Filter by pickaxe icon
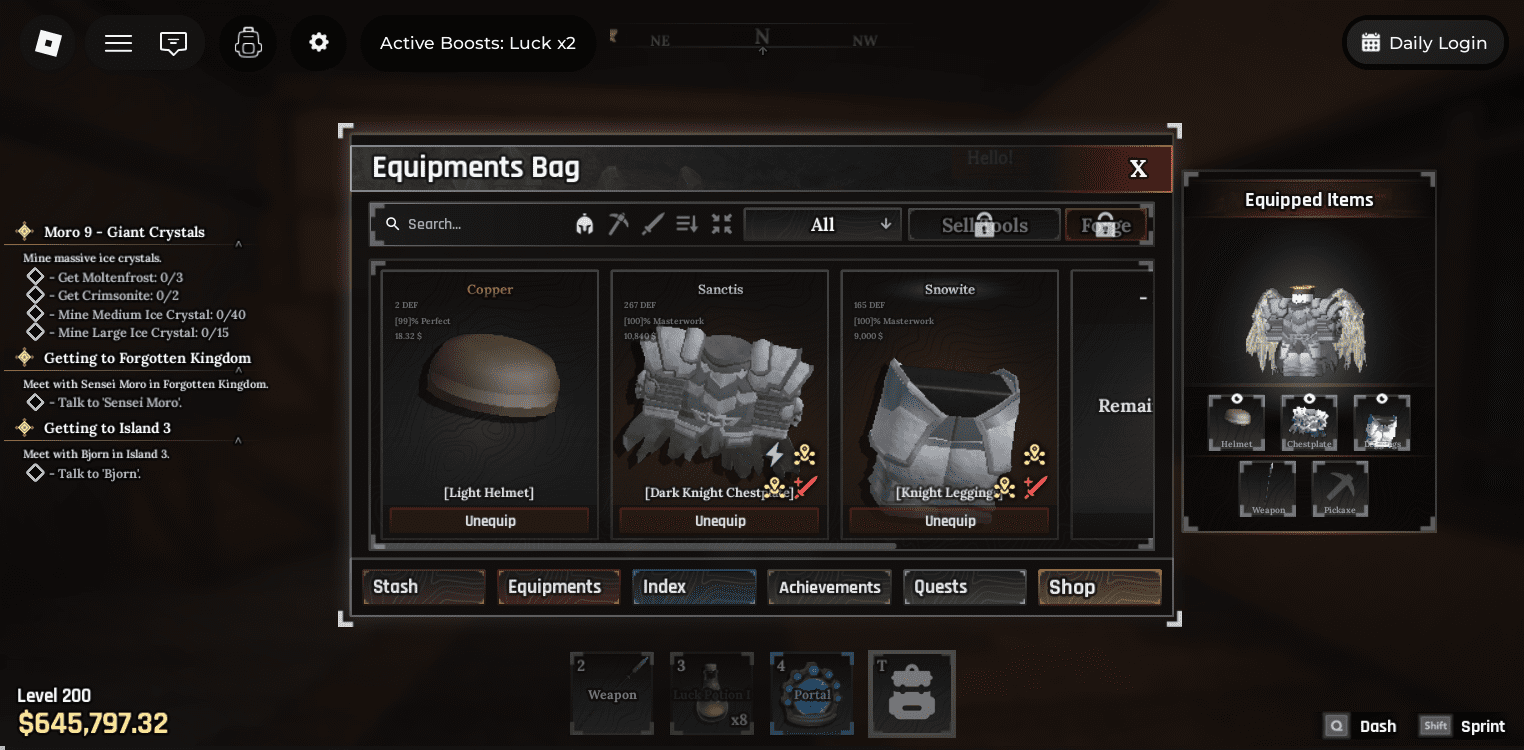Viewport: 1524px width, 750px height. pos(619,224)
